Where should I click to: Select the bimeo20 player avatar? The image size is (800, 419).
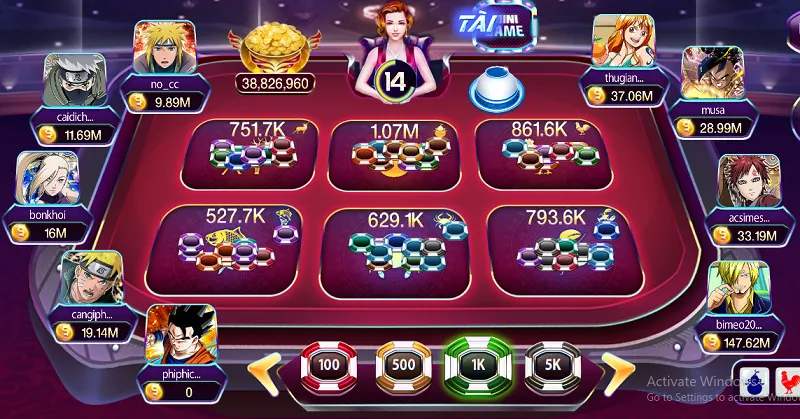coord(739,289)
